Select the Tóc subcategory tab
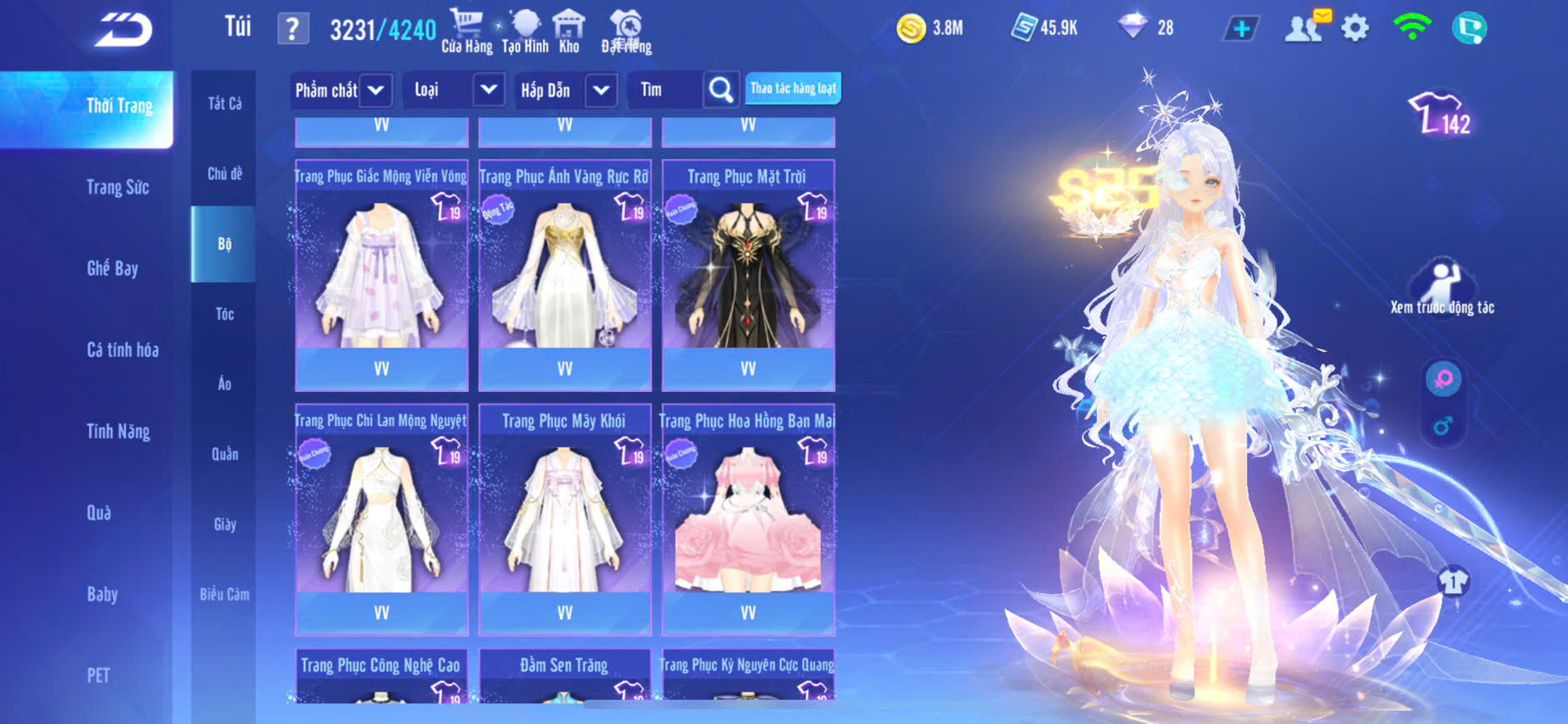 point(224,314)
